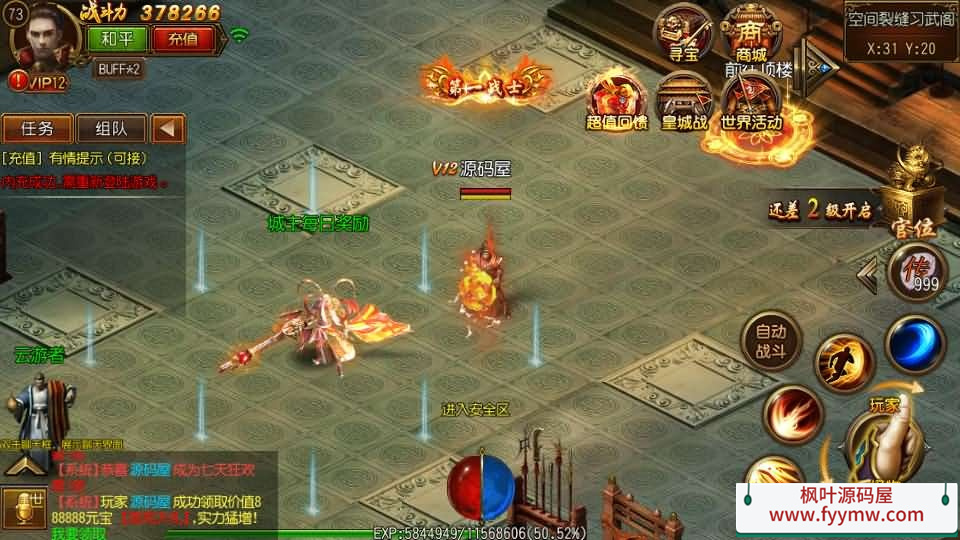Open the VIP12 badge
Image resolution: width=960 pixels, height=540 pixels.
click(x=40, y=82)
